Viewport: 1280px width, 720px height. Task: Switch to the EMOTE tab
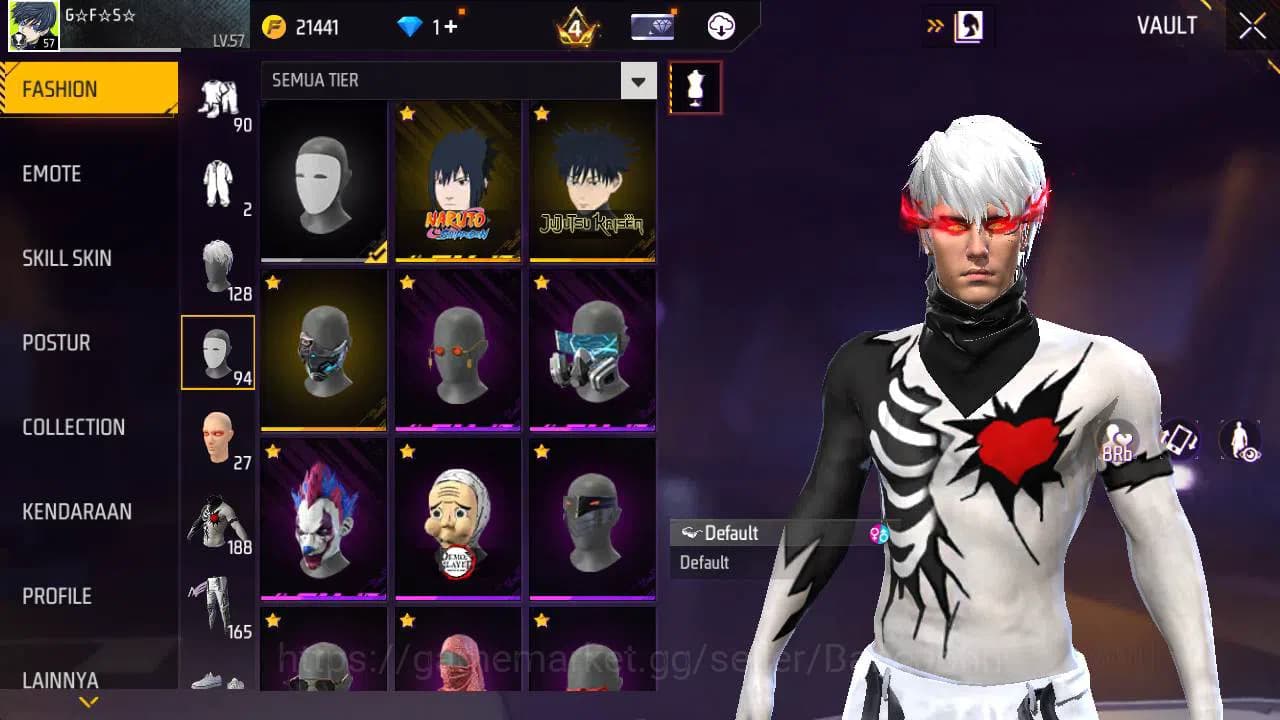tap(52, 173)
